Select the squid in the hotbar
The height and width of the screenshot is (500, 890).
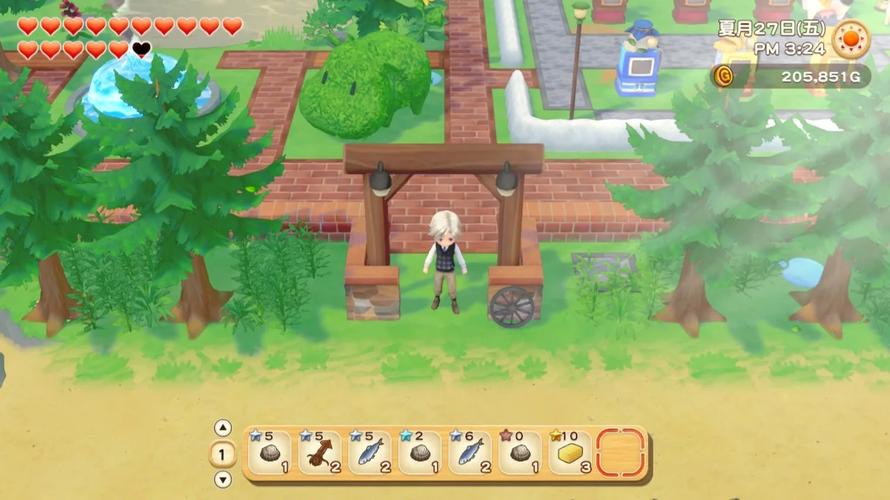(x=319, y=454)
